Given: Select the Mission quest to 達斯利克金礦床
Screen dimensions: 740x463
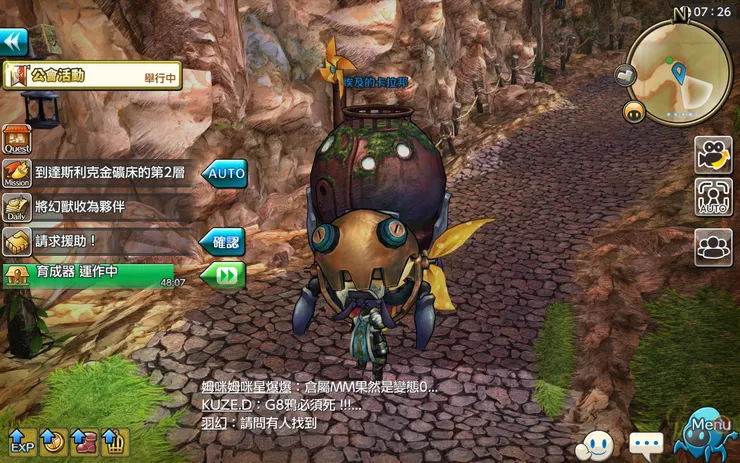Looking at the screenshot, I should 112,173.
